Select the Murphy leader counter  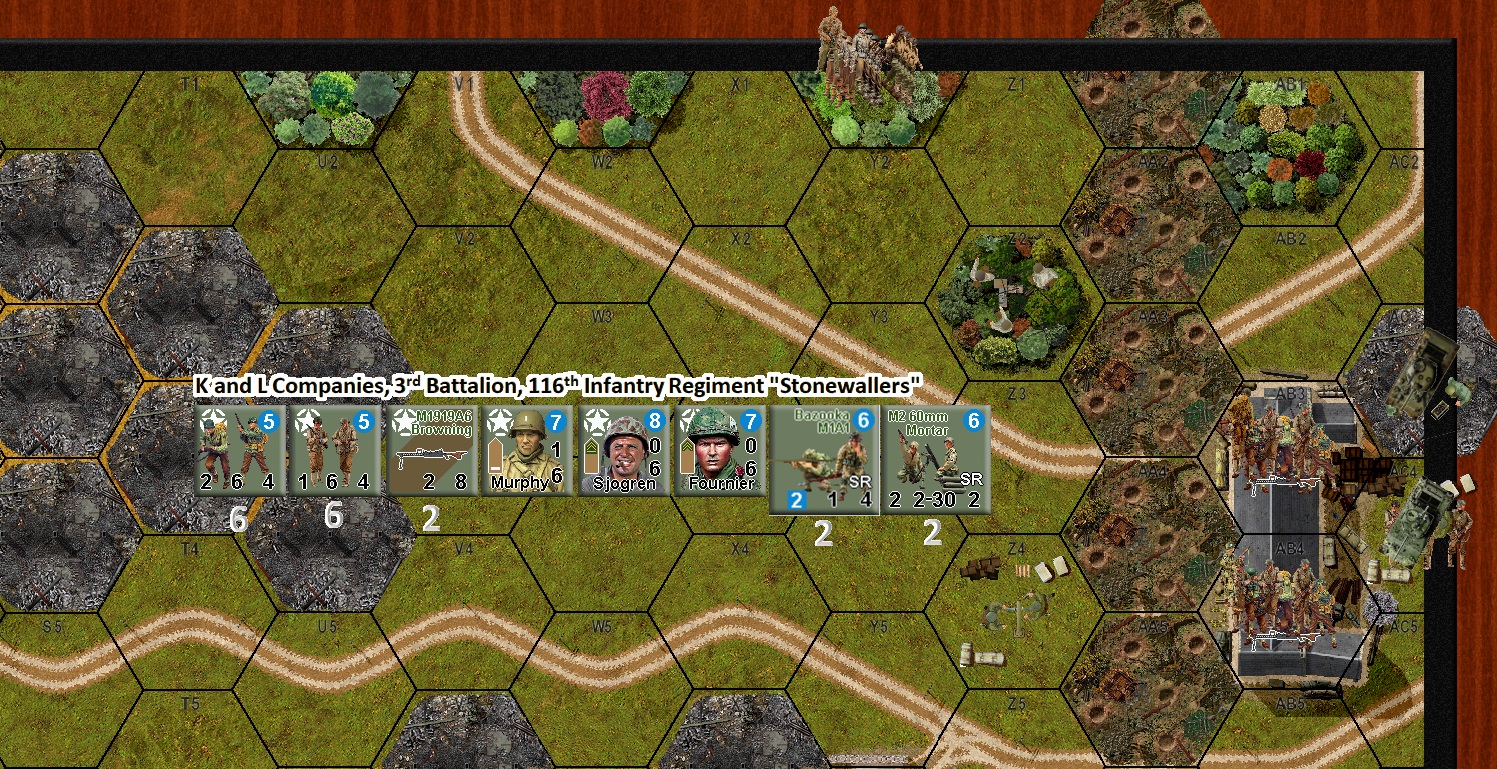click(527, 448)
